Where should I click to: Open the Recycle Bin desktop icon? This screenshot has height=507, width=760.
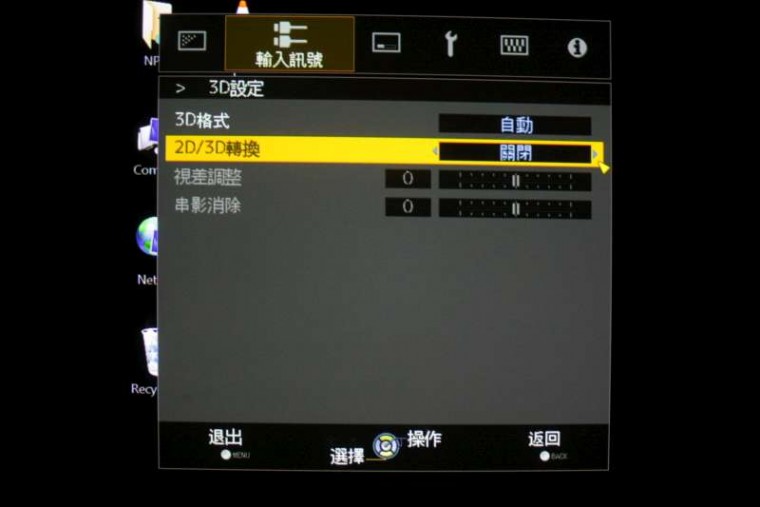point(147,362)
